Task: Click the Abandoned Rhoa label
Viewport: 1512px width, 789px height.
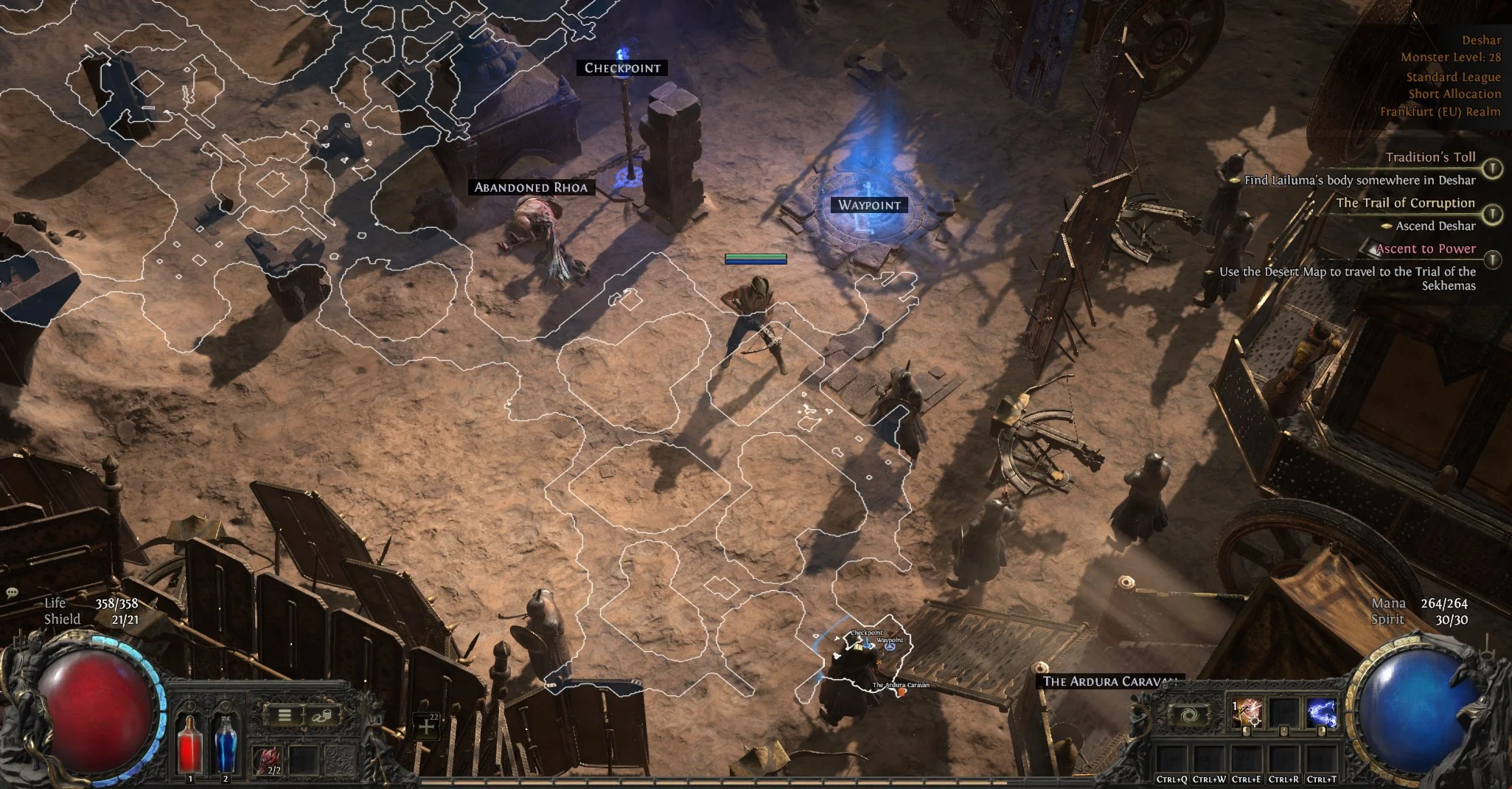Action: pos(531,187)
